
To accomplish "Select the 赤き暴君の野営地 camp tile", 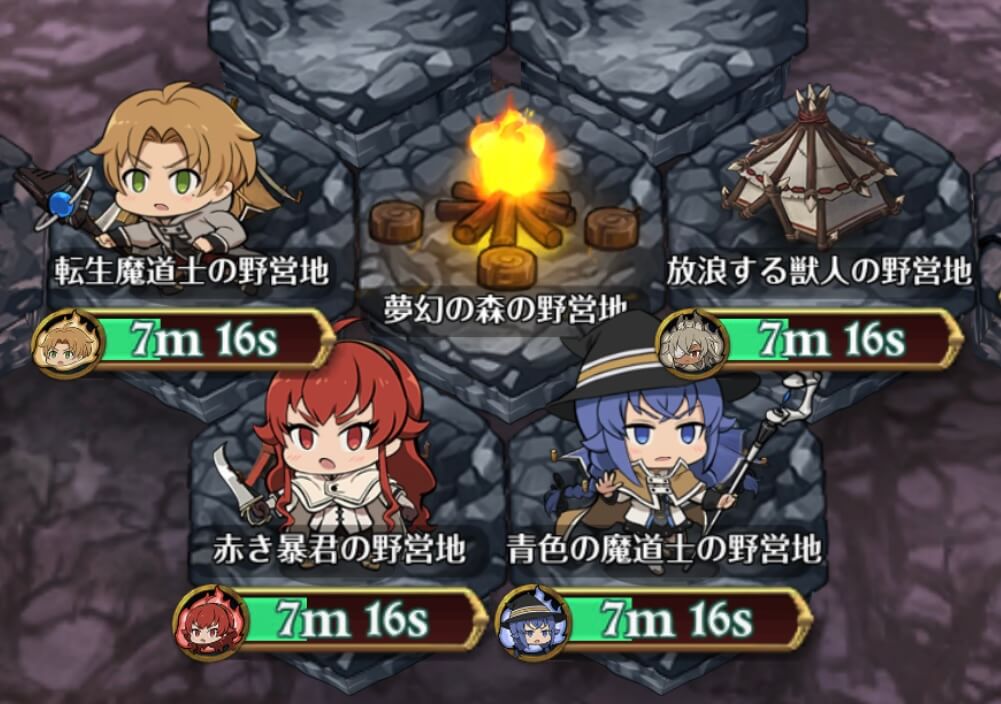I will click(x=340, y=470).
